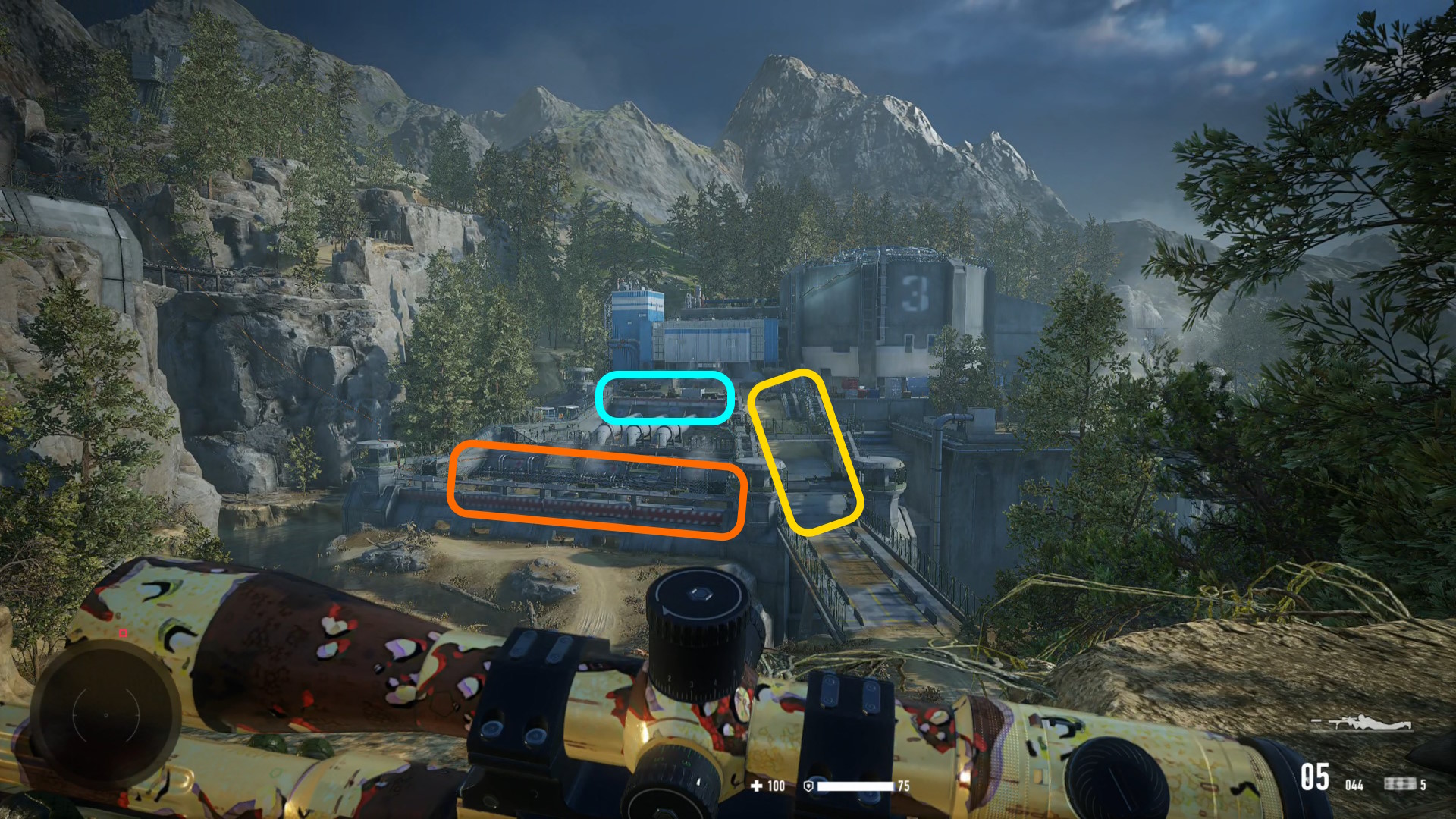This screenshot has height=819, width=1456.
Task: Click the blurred gadget icon beside the 5
Action: (1399, 784)
